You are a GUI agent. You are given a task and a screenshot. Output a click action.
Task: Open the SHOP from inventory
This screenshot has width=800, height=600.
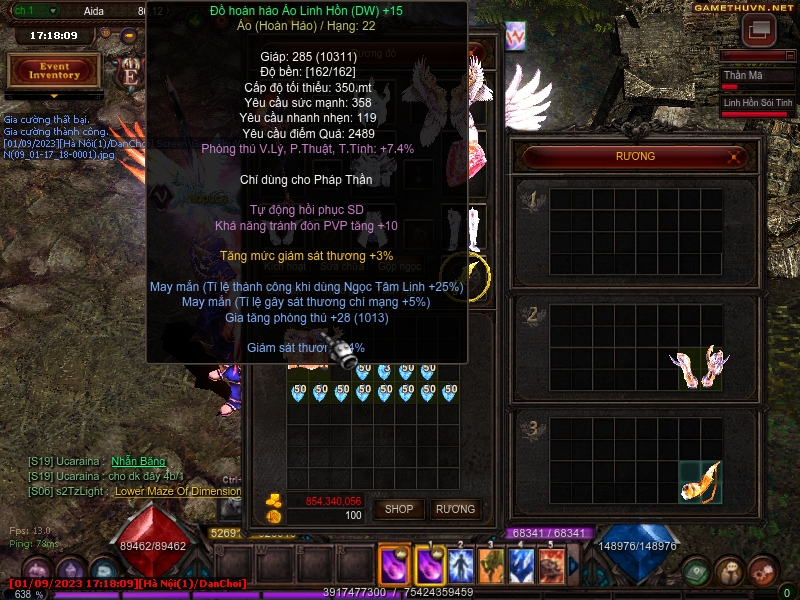[x=398, y=509]
